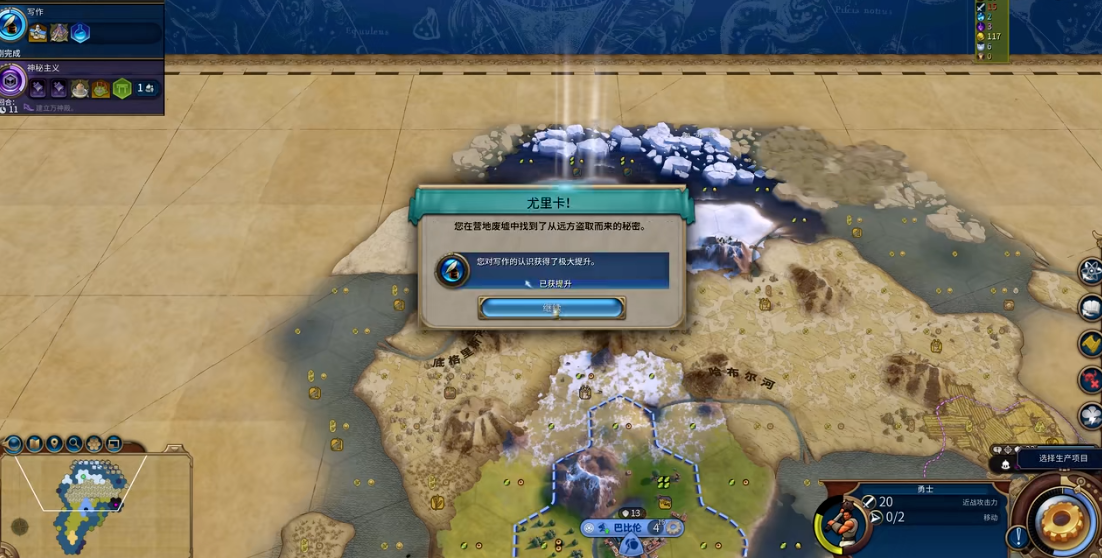Collapse the minimap with the window icon
The height and width of the screenshot is (558, 1102).
[x=114, y=443]
